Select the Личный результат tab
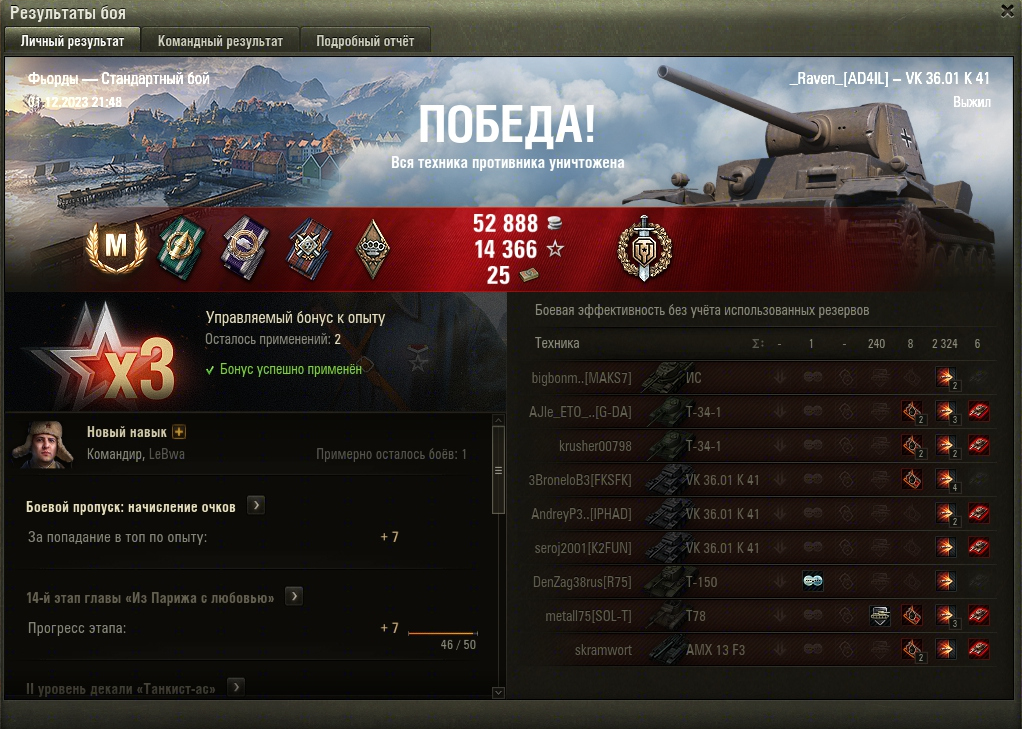 72,41
